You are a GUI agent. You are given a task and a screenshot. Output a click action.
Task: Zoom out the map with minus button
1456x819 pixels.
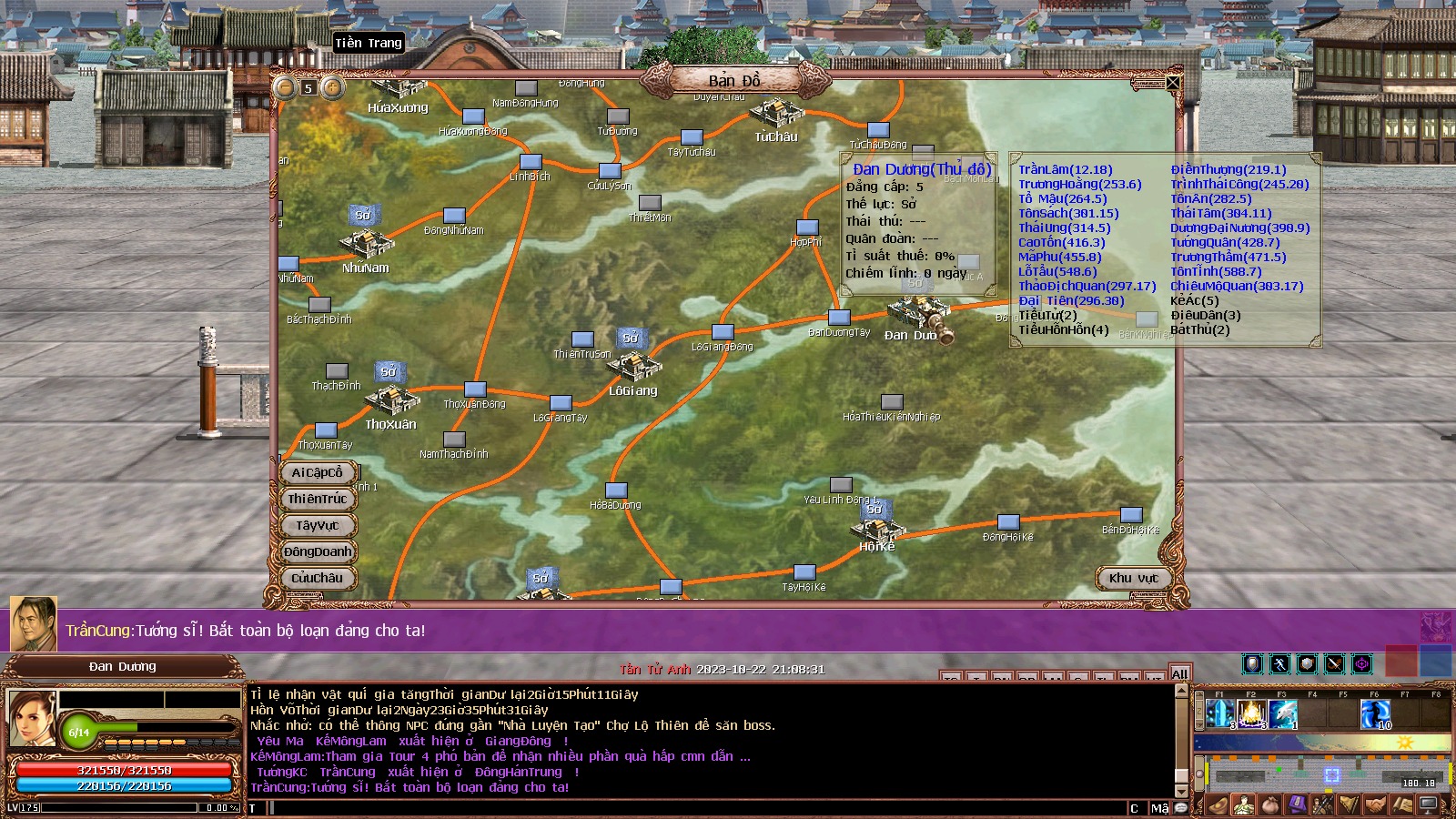[x=286, y=87]
